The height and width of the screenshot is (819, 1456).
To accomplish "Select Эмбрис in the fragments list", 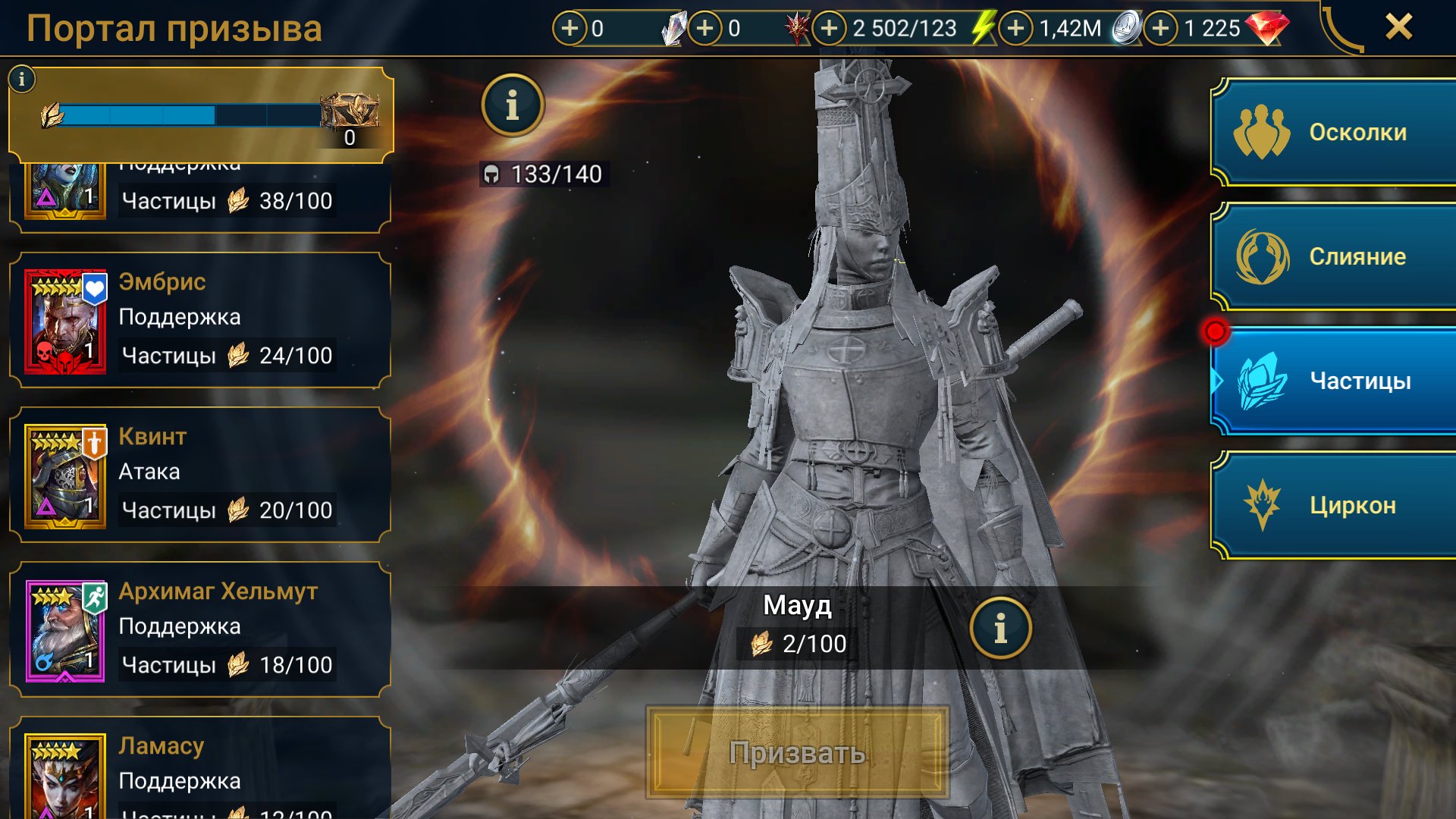I will coord(200,320).
